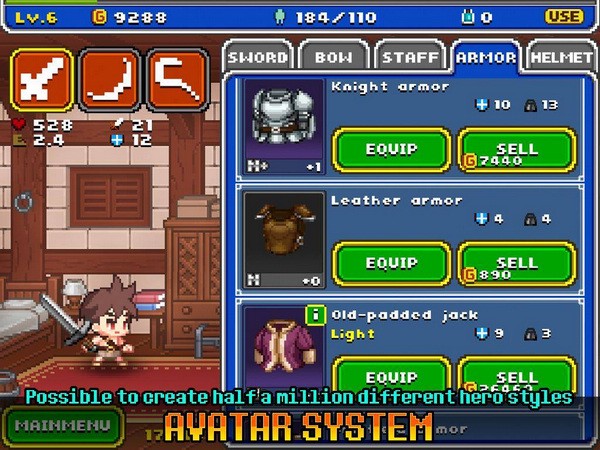Show the Armor tab
The height and width of the screenshot is (450, 600).
486,57
